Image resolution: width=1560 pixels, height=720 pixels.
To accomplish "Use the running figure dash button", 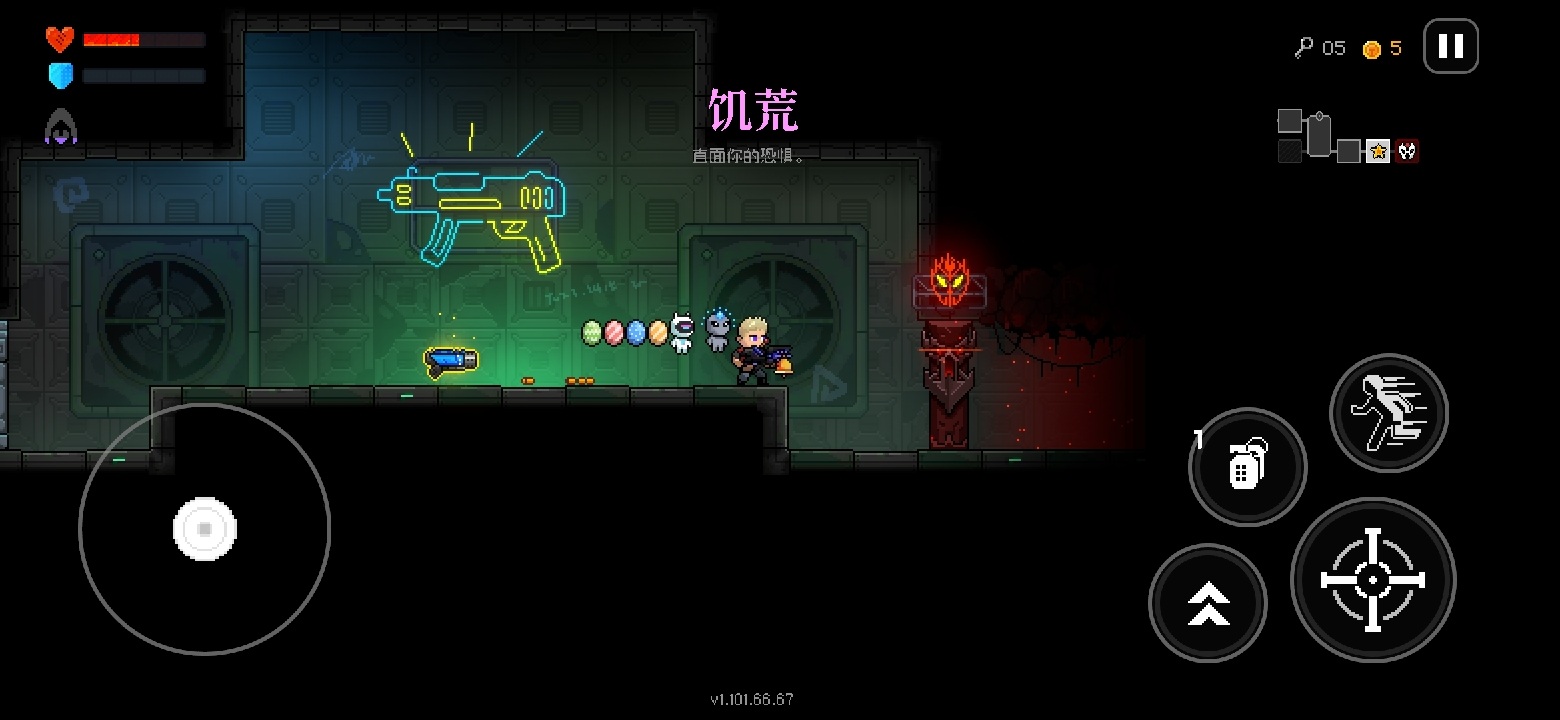I will pos(1389,413).
